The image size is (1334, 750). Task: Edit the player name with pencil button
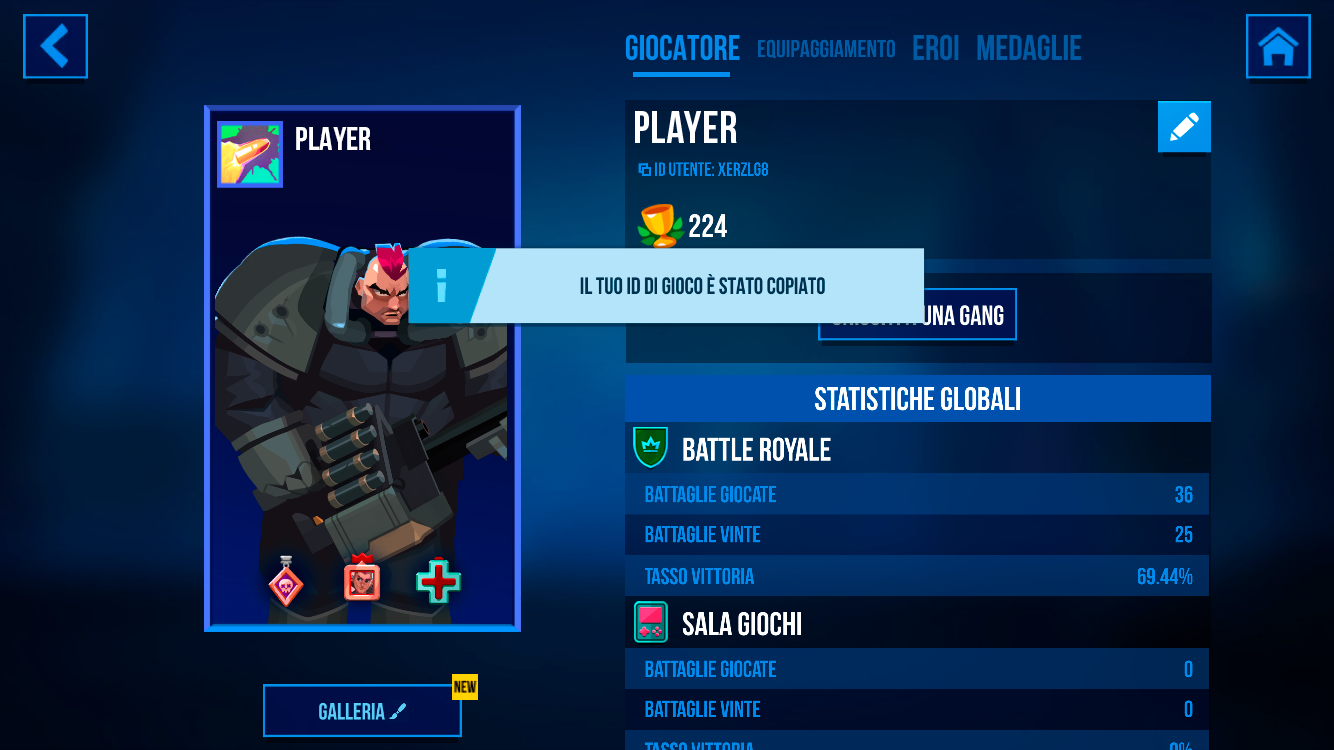[x=1184, y=127]
